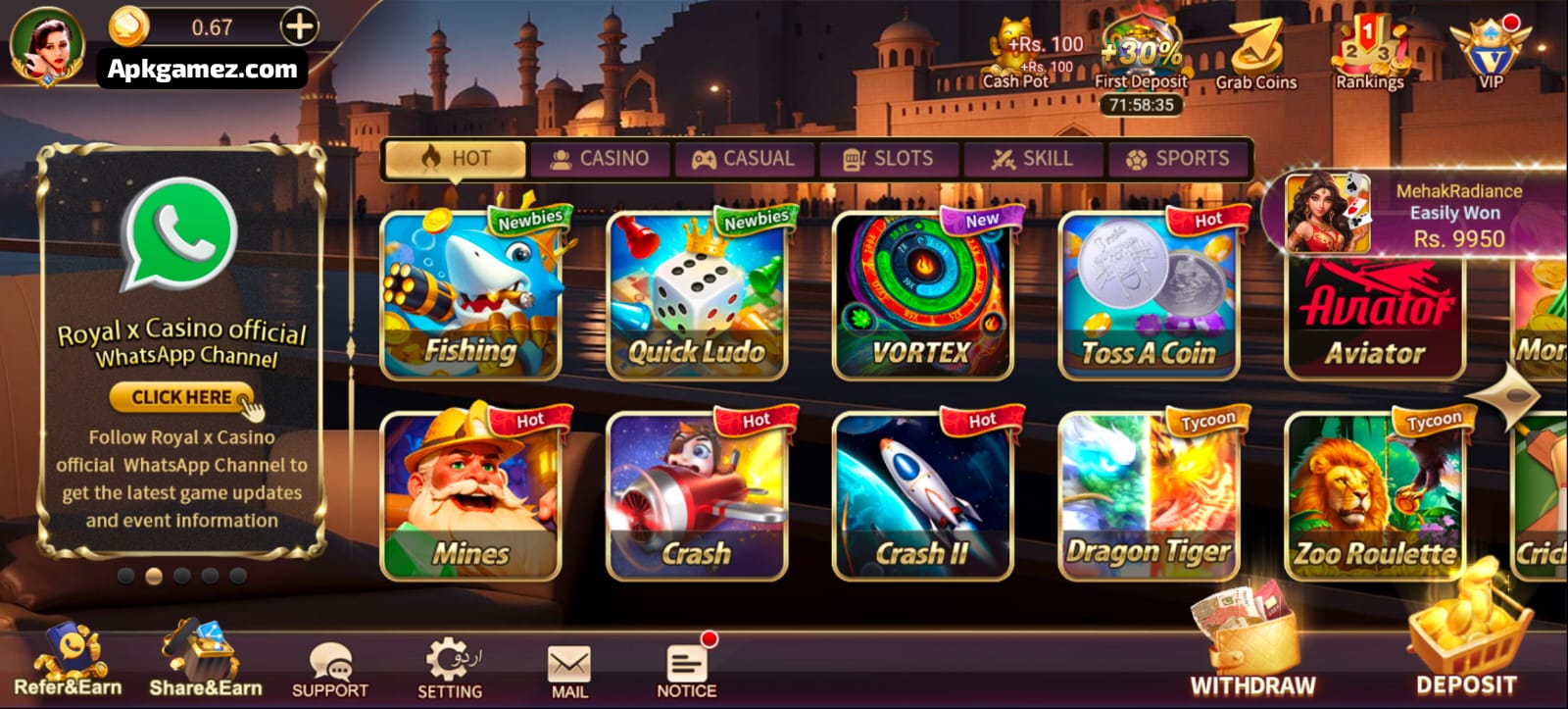1568x709 pixels.
Task: Select the Dragon Tiger game
Action: [x=1149, y=495]
